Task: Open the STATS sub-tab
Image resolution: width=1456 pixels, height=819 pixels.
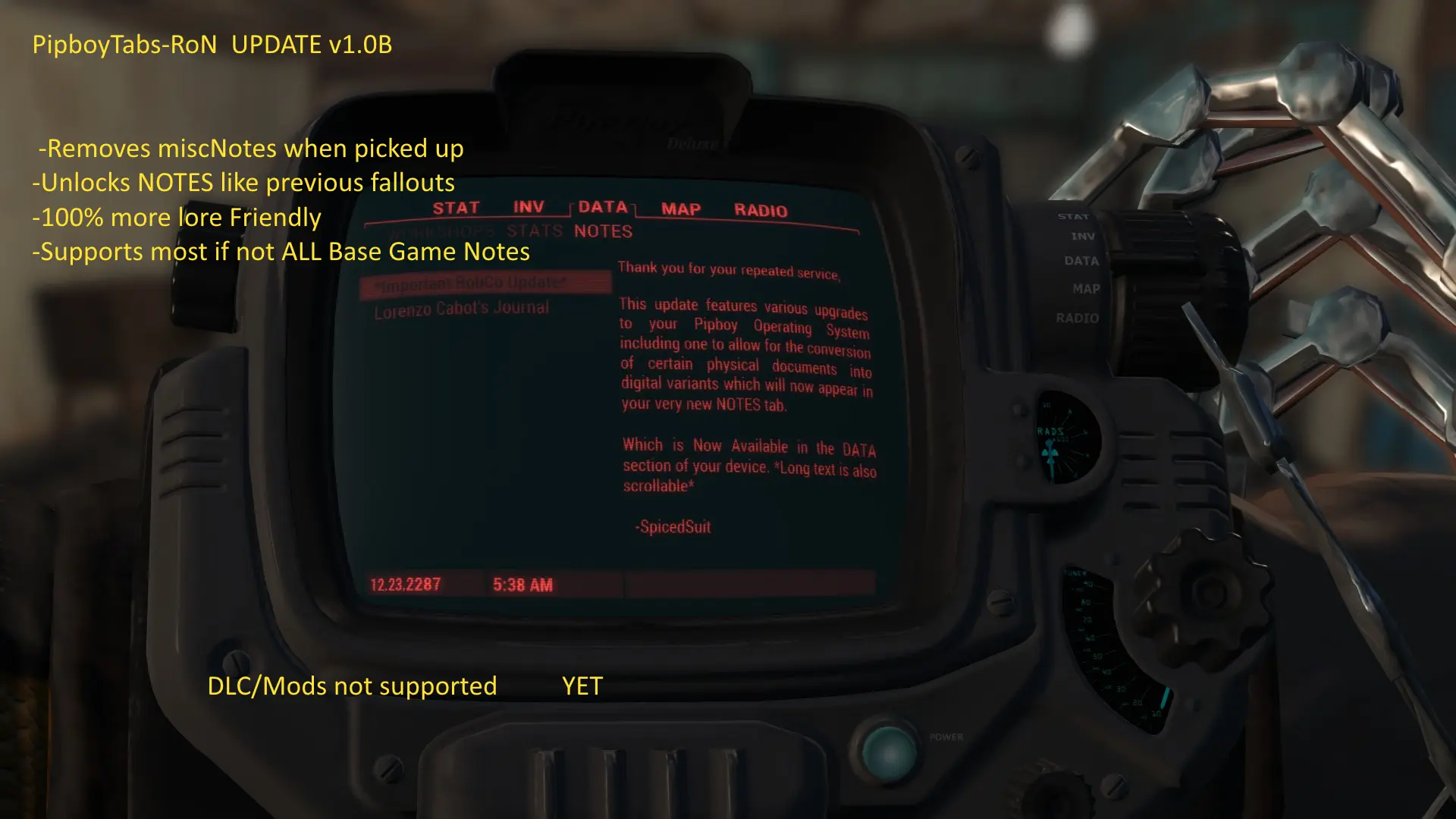Action: tap(535, 231)
